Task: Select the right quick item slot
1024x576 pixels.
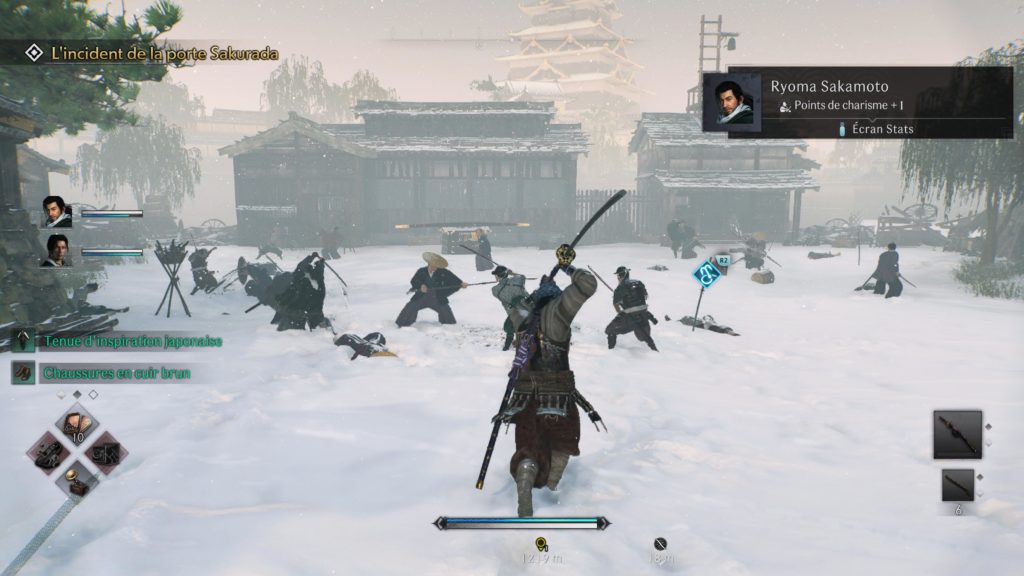Action: pyautogui.click(x=104, y=452)
